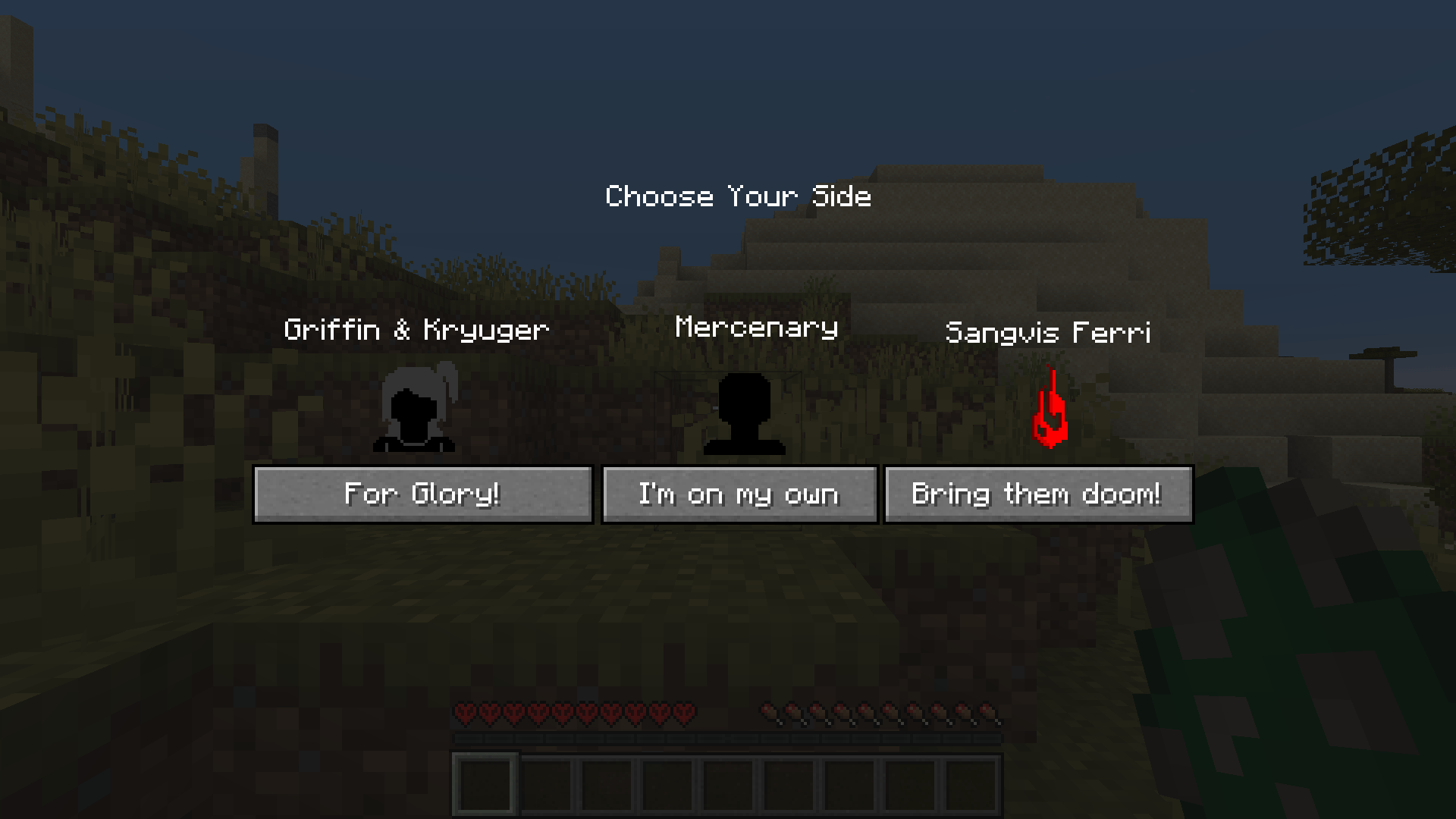
Task: Select the Mercenary silhouette icon
Action: click(745, 413)
